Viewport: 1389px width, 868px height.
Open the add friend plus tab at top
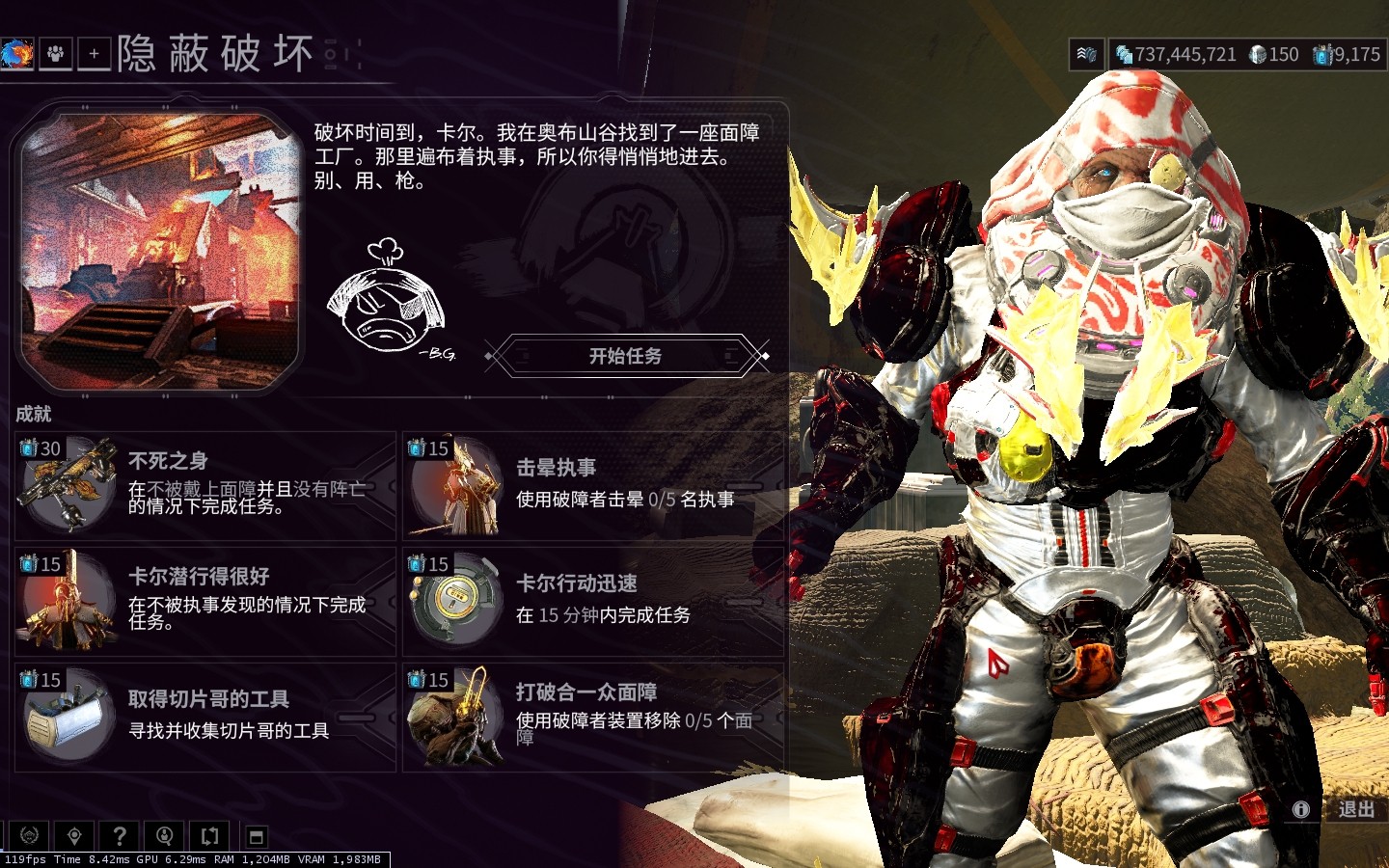[x=93, y=53]
